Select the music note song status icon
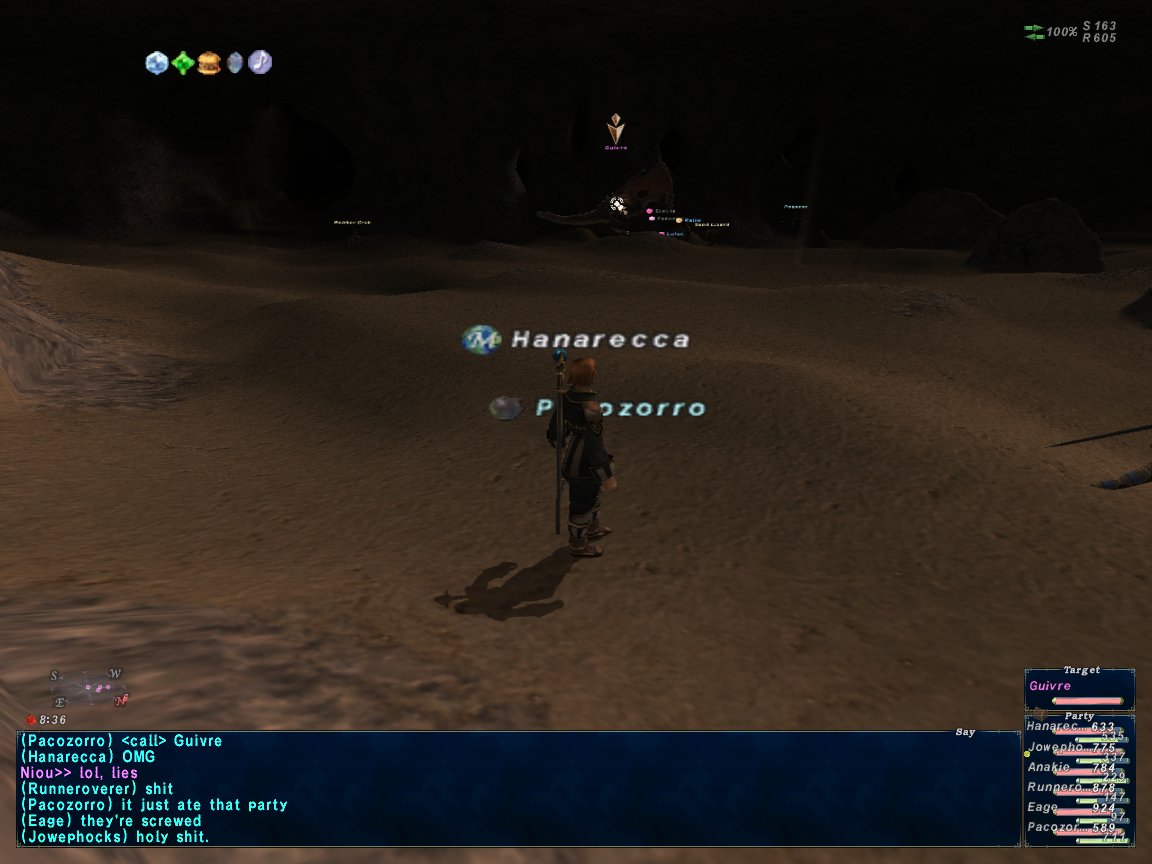The width and height of the screenshot is (1152, 864). (260, 63)
